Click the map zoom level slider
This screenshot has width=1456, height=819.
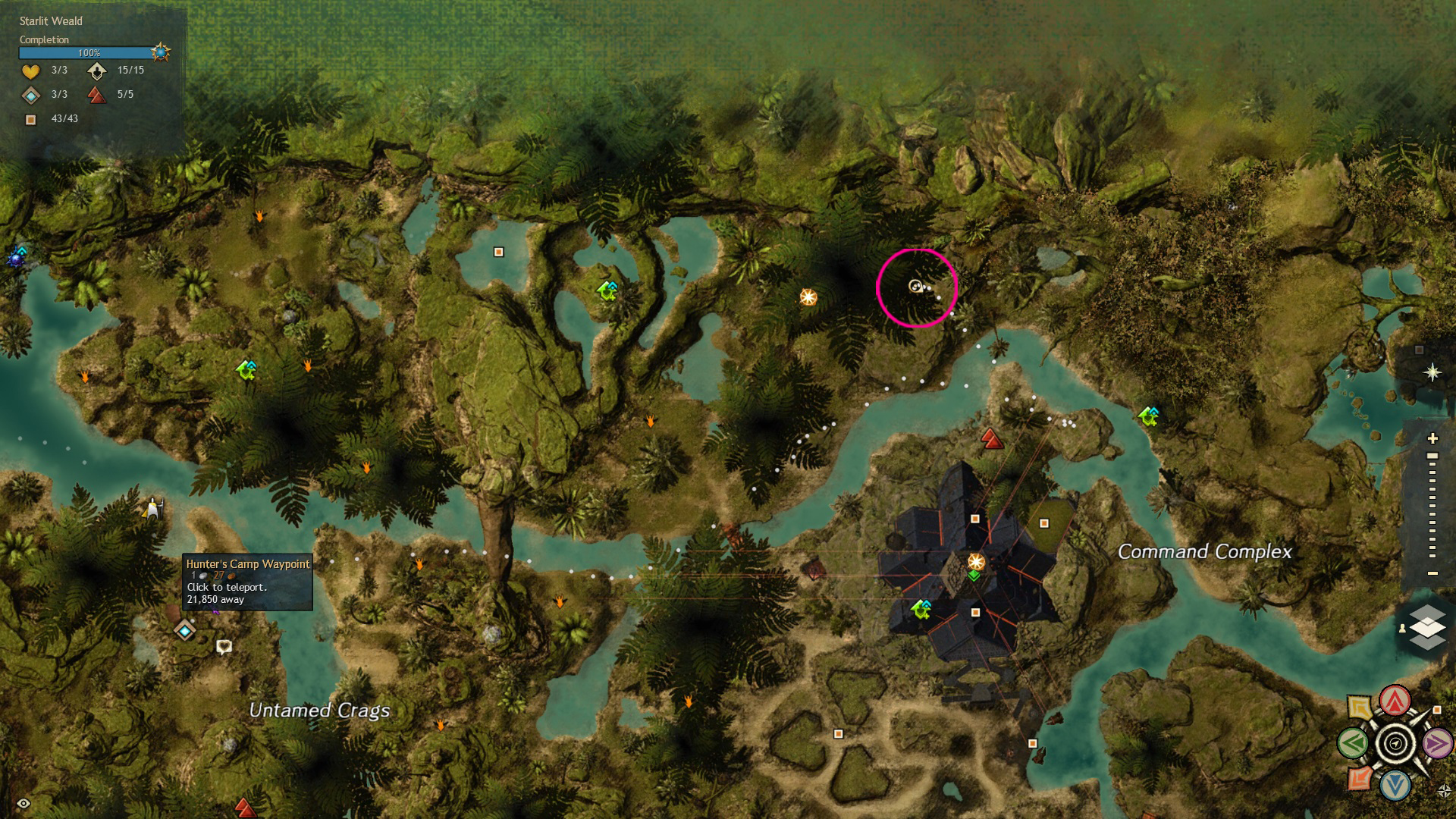pos(1432,504)
